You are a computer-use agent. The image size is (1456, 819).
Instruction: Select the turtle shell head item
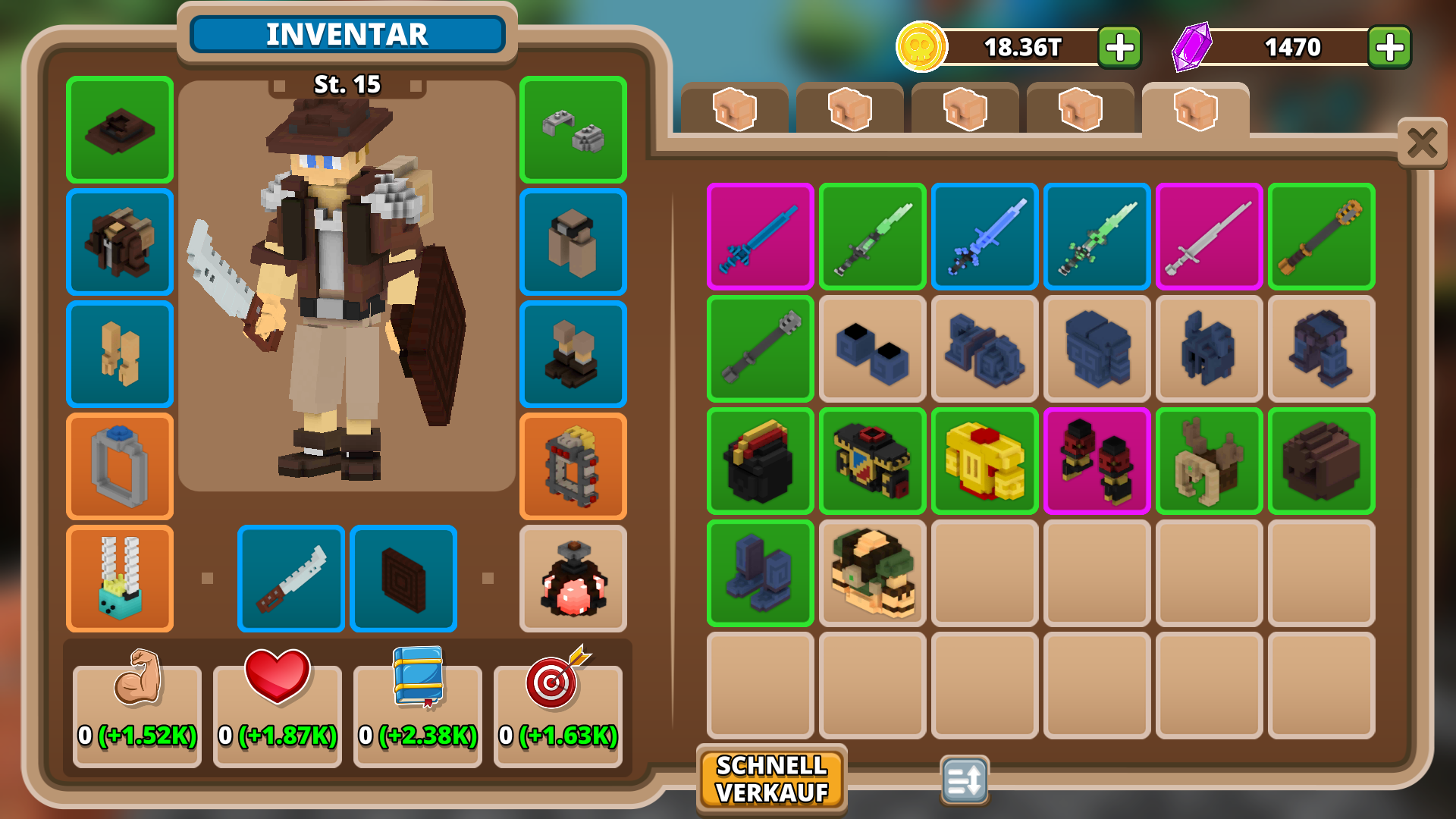[872, 573]
